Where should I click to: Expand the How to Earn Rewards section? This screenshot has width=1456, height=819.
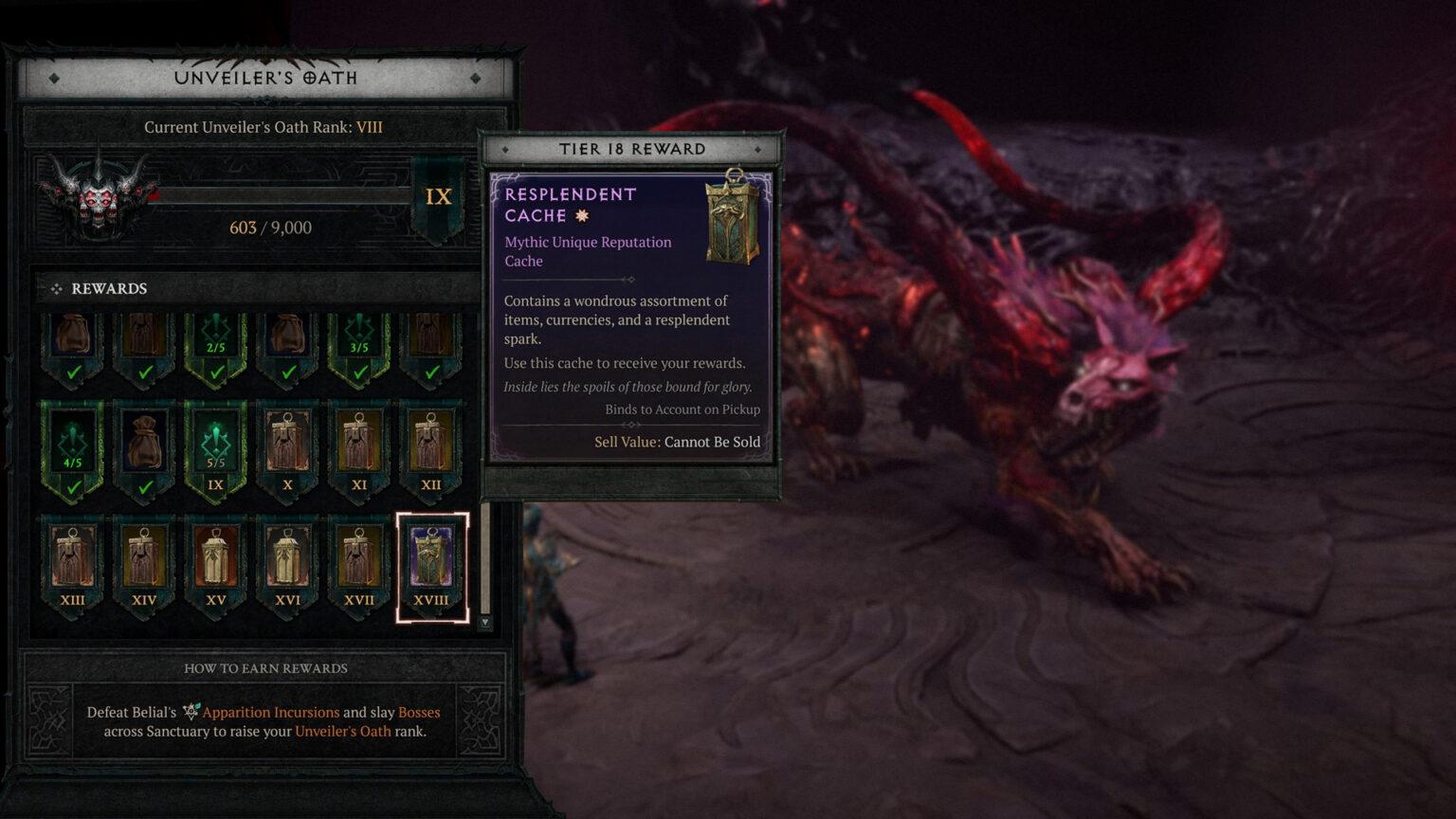(266, 668)
